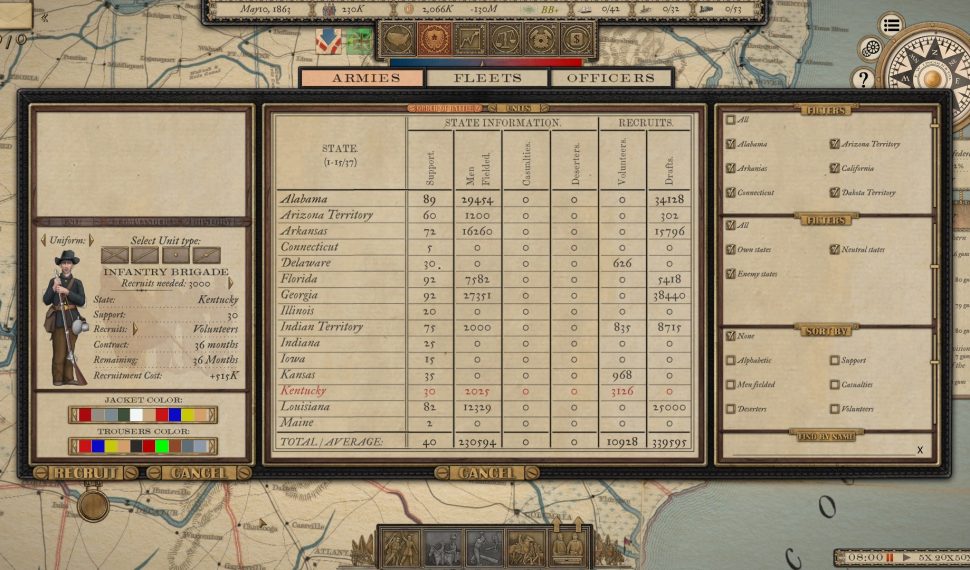Cancel recruitment in the unit panel
This screenshot has width=970, height=570.
(x=199, y=473)
